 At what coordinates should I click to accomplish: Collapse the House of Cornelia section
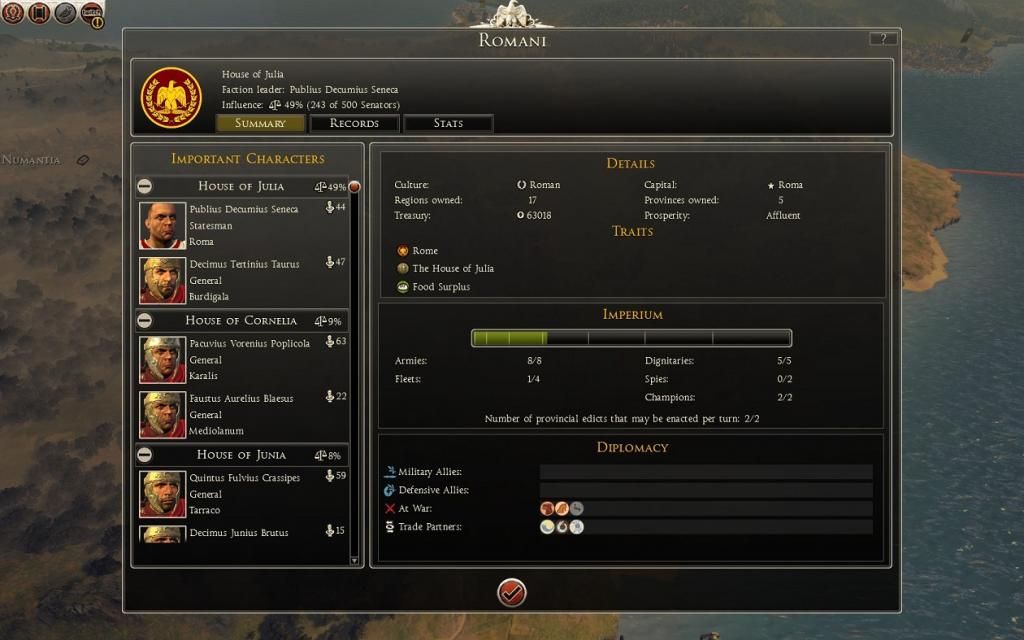[145, 321]
